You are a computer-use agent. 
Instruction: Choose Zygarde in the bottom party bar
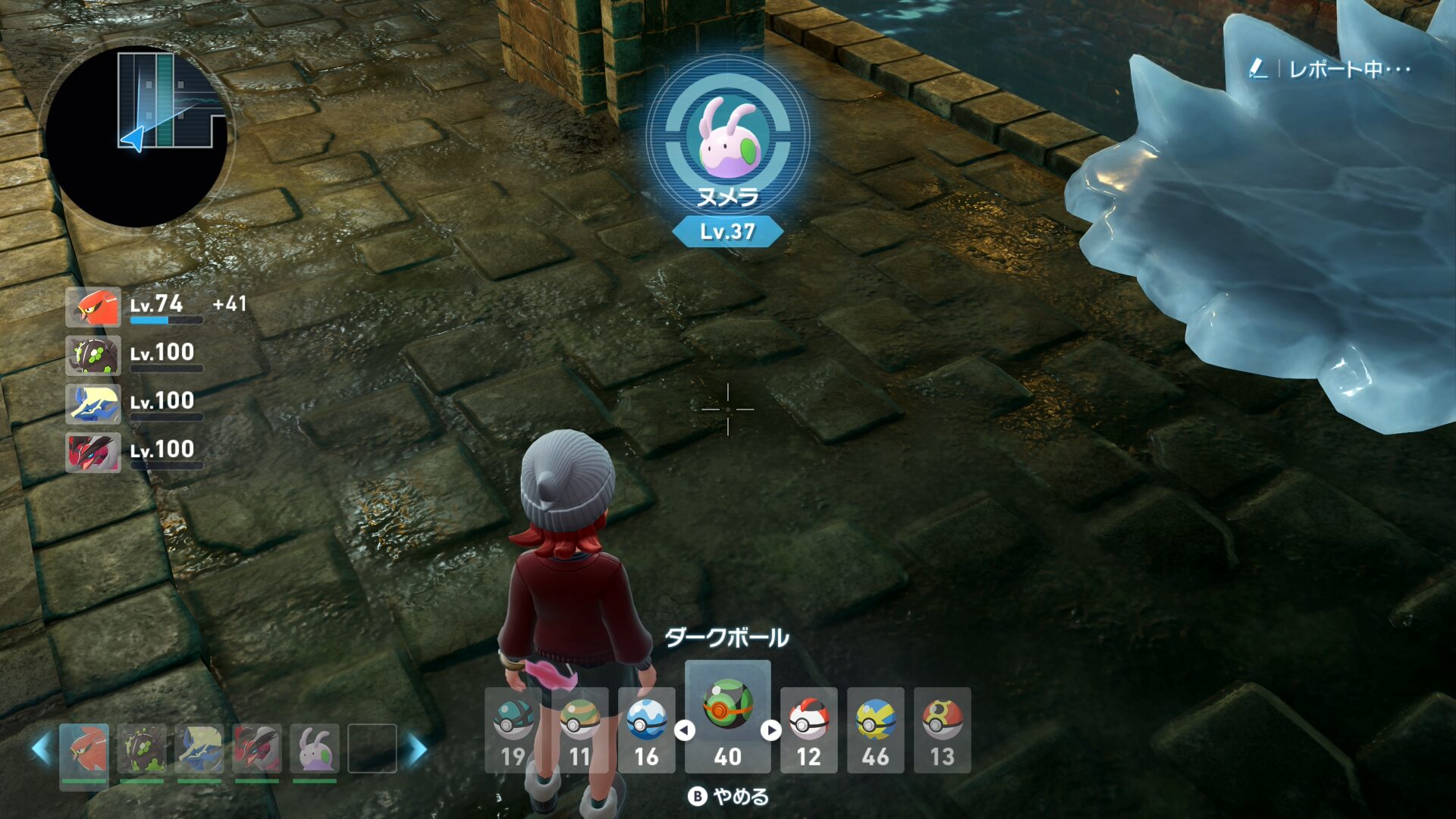click(142, 748)
